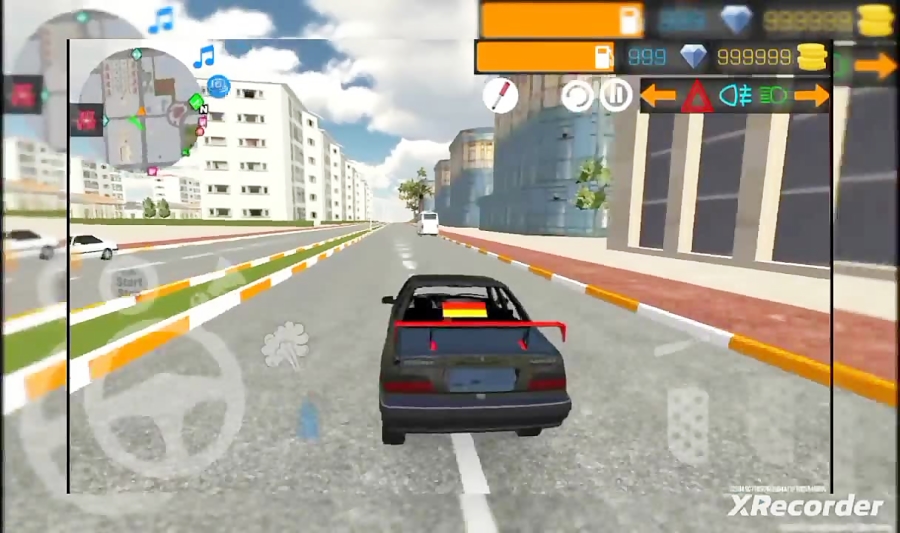Screen dimensions: 900x533
Task: Open the circular city minimap
Action: [x=139, y=108]
